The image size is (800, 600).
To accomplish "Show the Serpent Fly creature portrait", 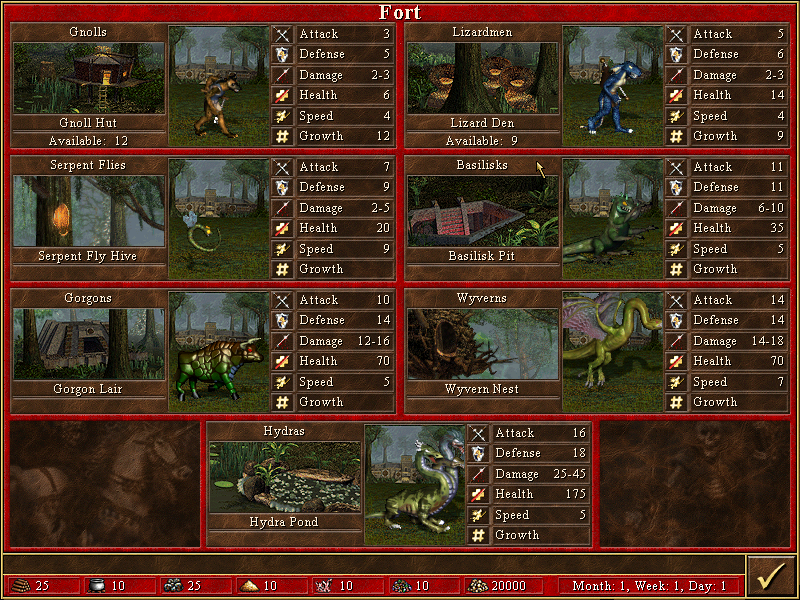I will [x=219, y=218].
